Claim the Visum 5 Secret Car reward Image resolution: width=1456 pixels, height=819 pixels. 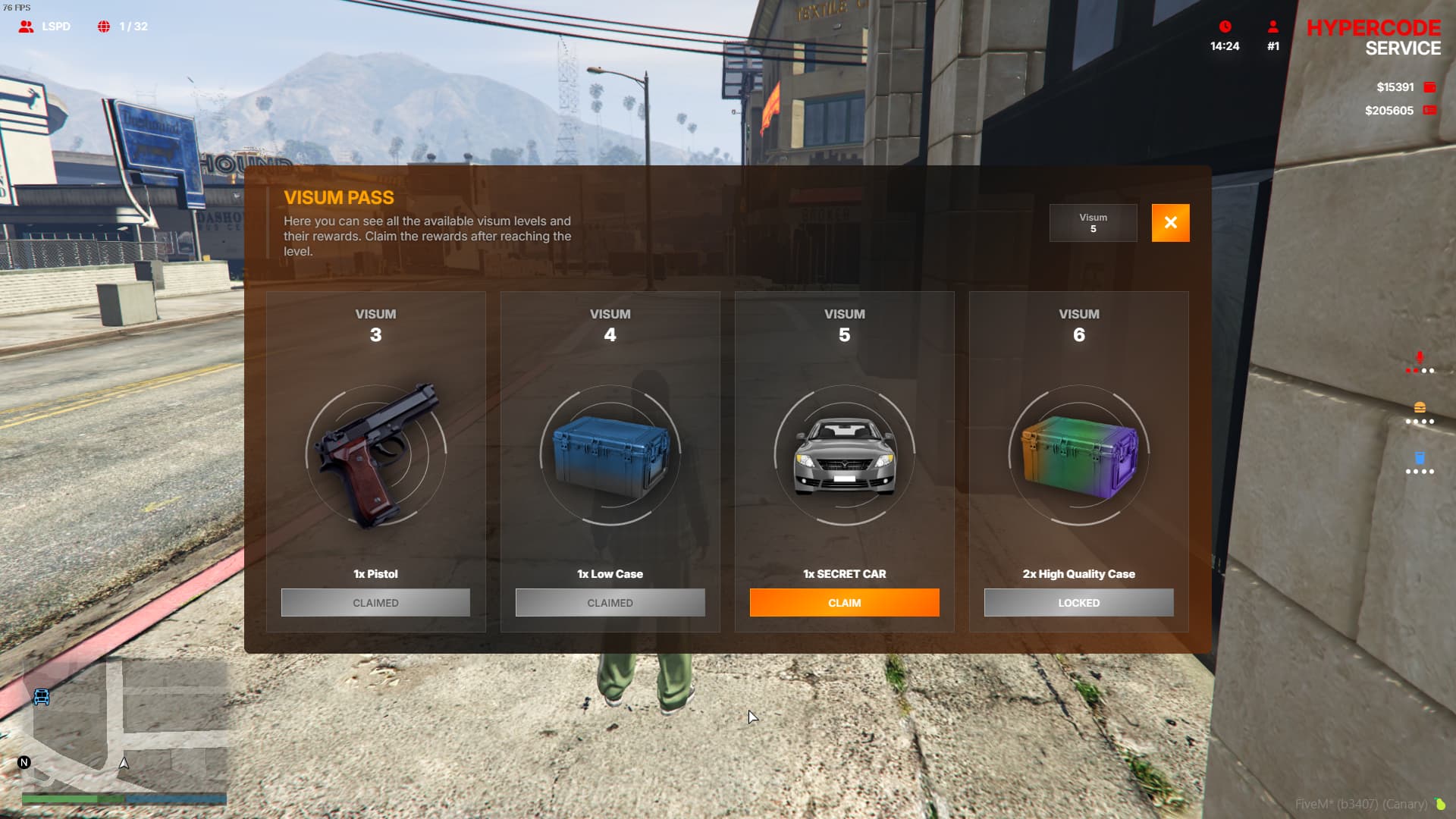[x=844, y=603]
